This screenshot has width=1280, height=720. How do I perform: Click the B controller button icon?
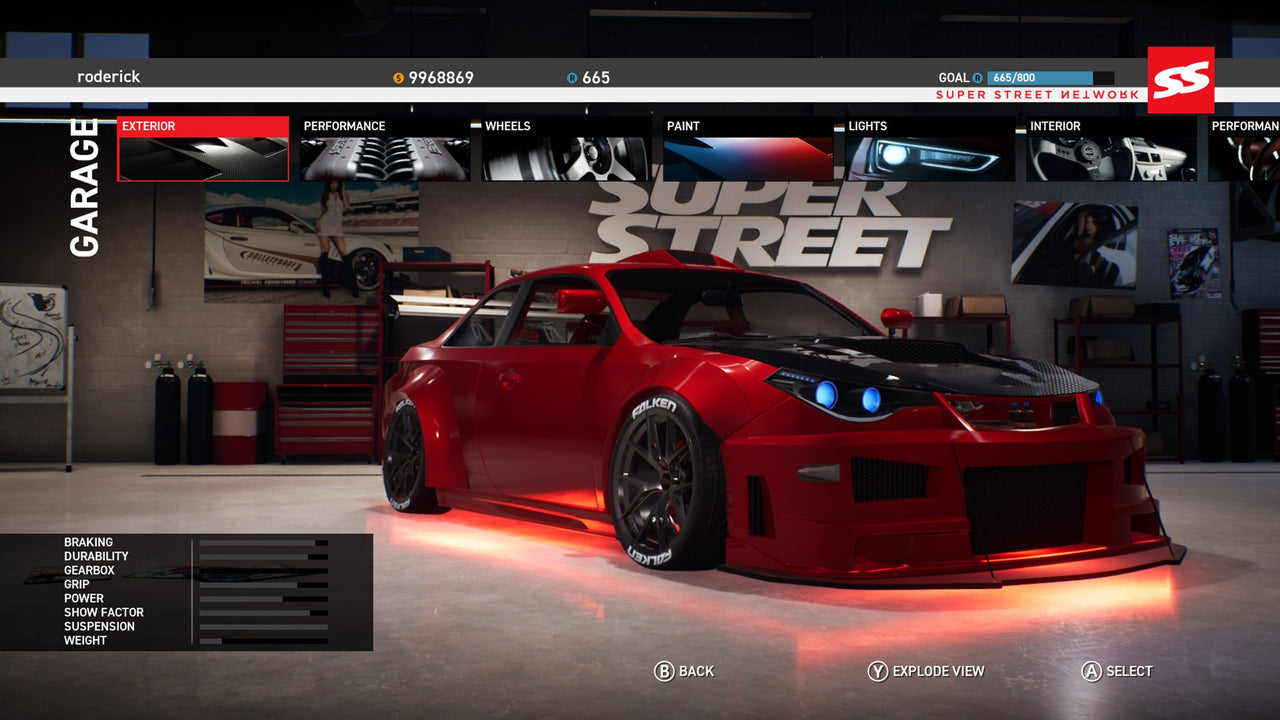[663, 671]
